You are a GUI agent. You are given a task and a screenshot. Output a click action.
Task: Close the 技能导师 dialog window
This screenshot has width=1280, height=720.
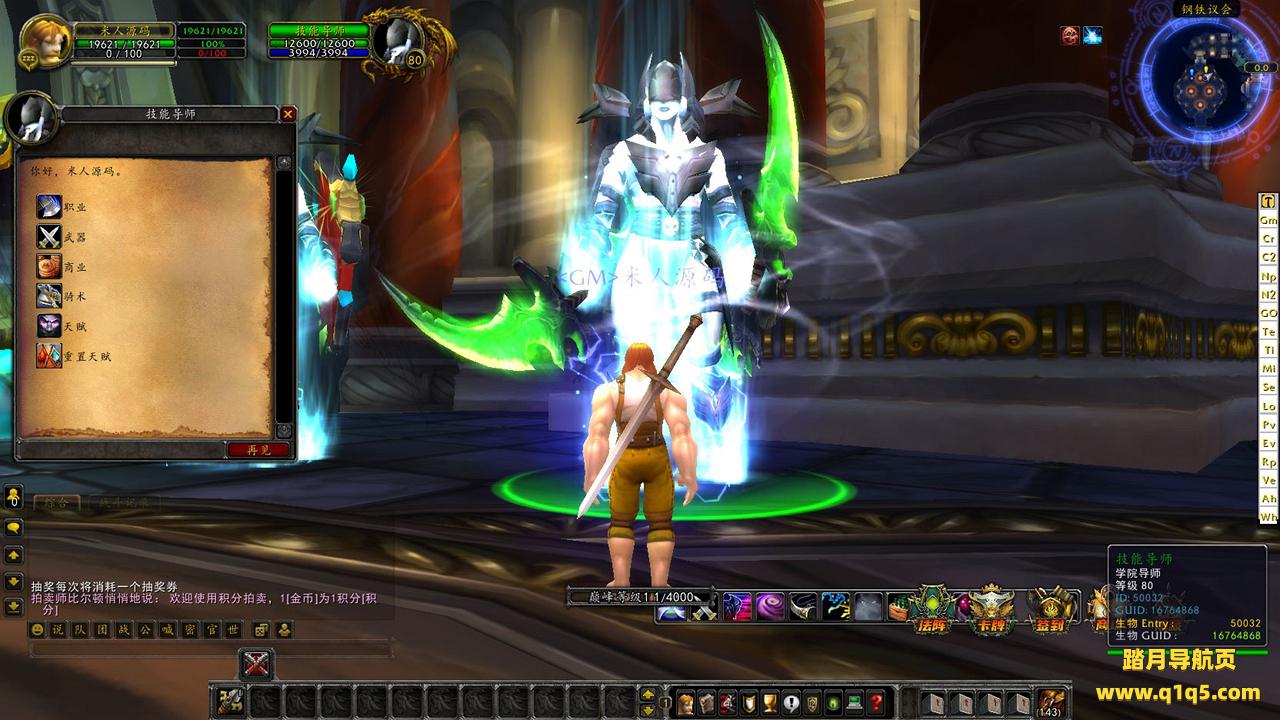point(288,114)
